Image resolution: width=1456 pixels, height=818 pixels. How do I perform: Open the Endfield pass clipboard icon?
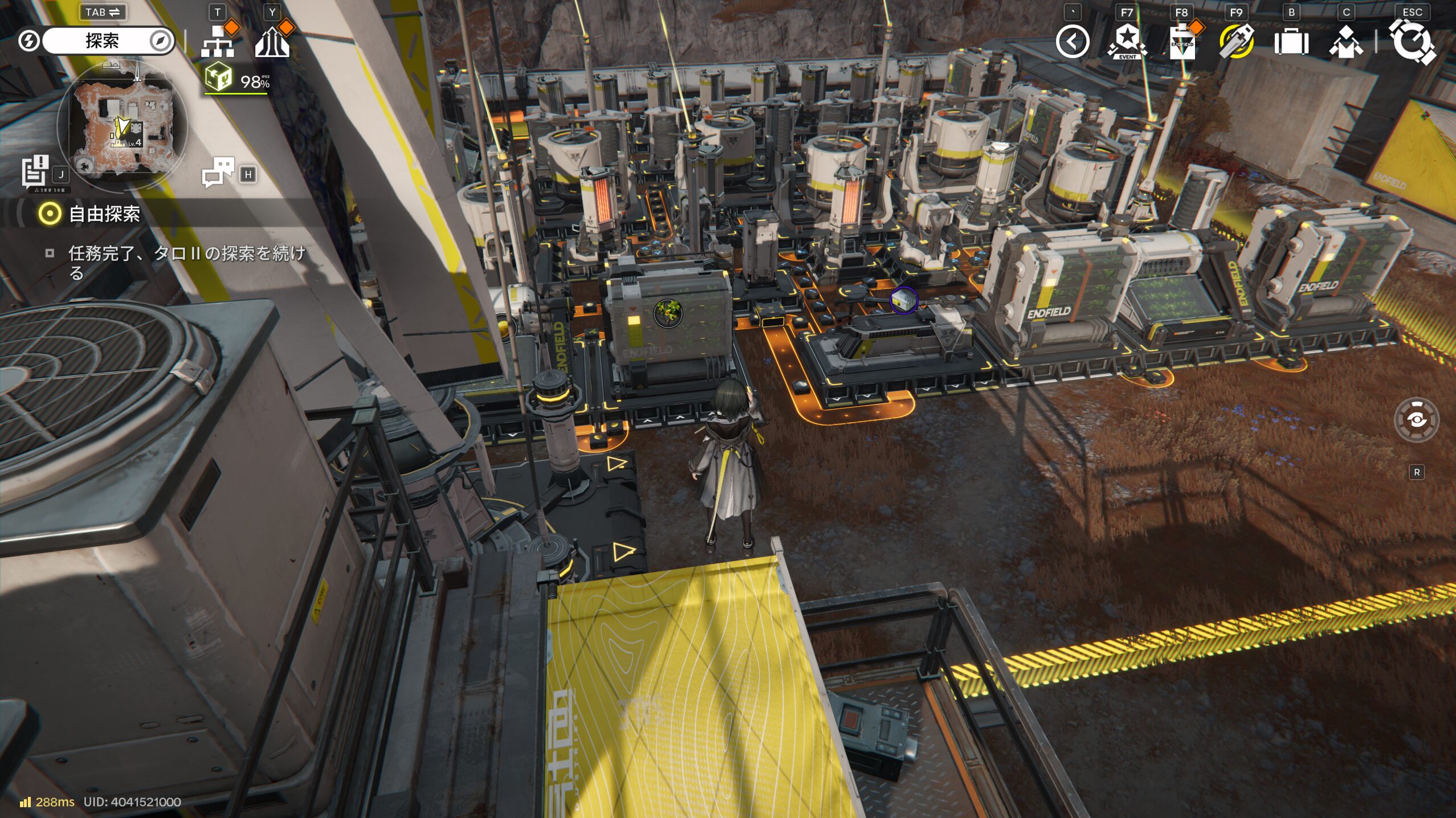pos(1181,42)
